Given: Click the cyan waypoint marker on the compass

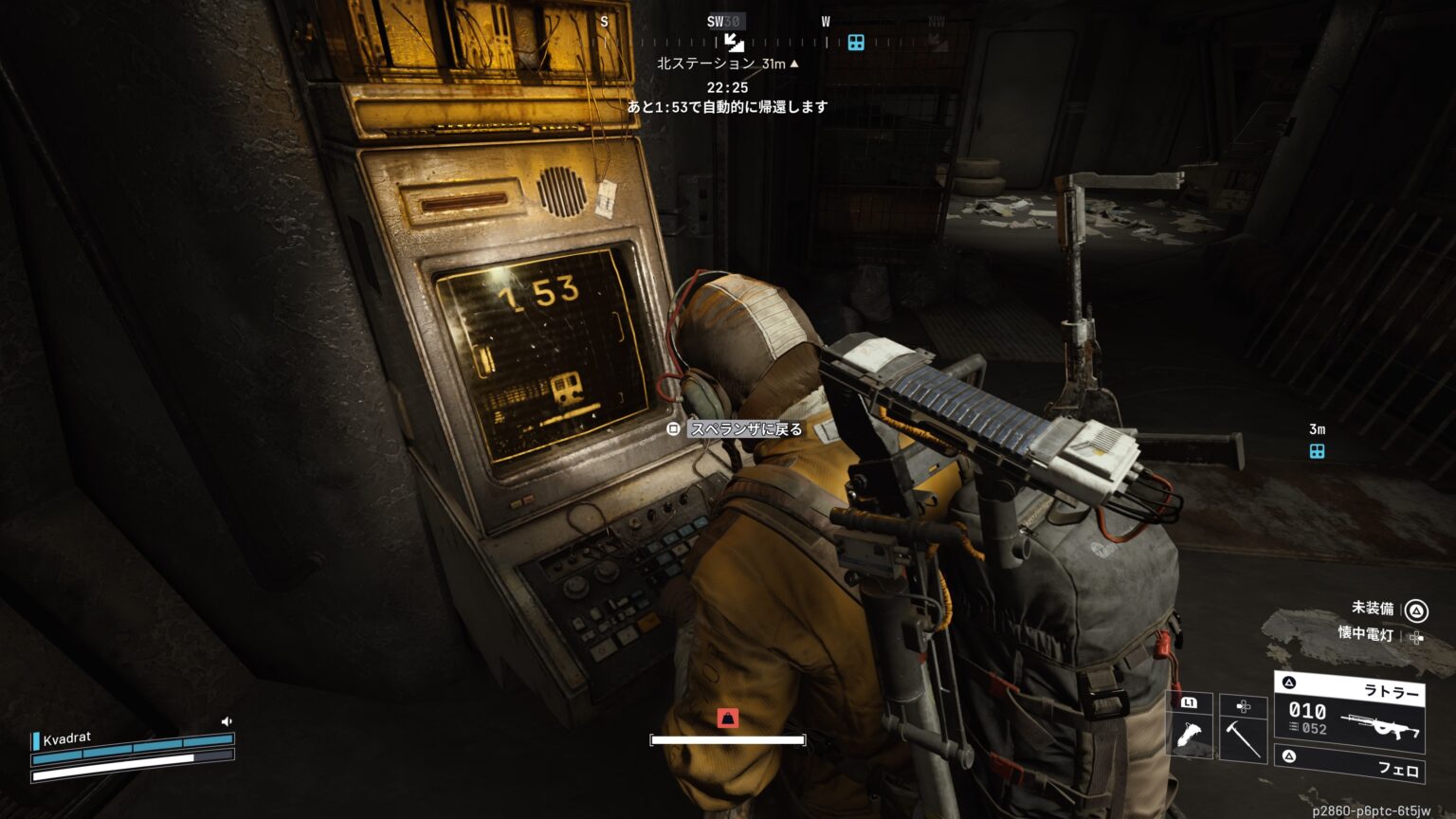Looking at the screenshot, I should pos(856,43).
